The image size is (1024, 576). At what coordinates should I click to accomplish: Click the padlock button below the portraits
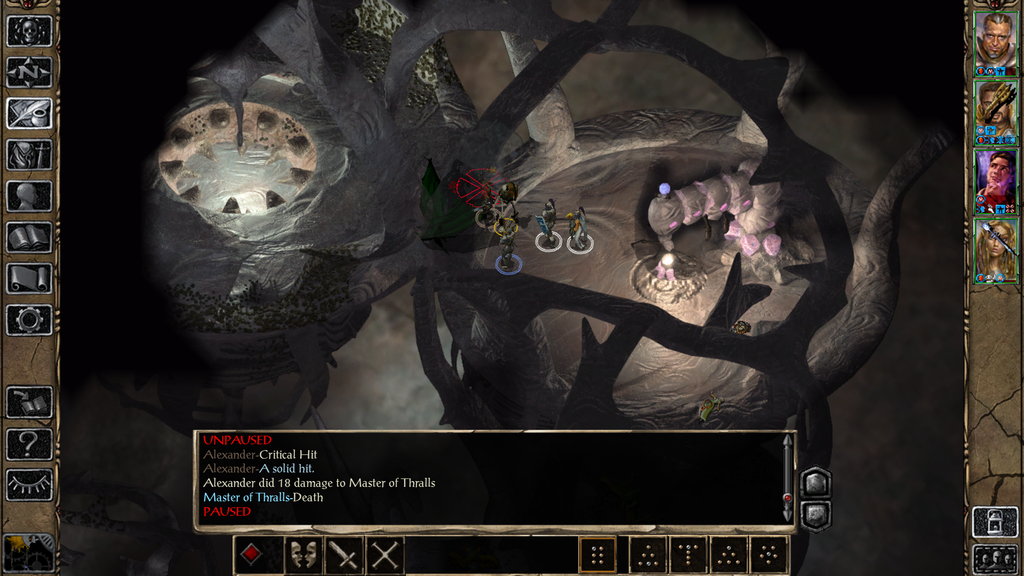point(994,522)
